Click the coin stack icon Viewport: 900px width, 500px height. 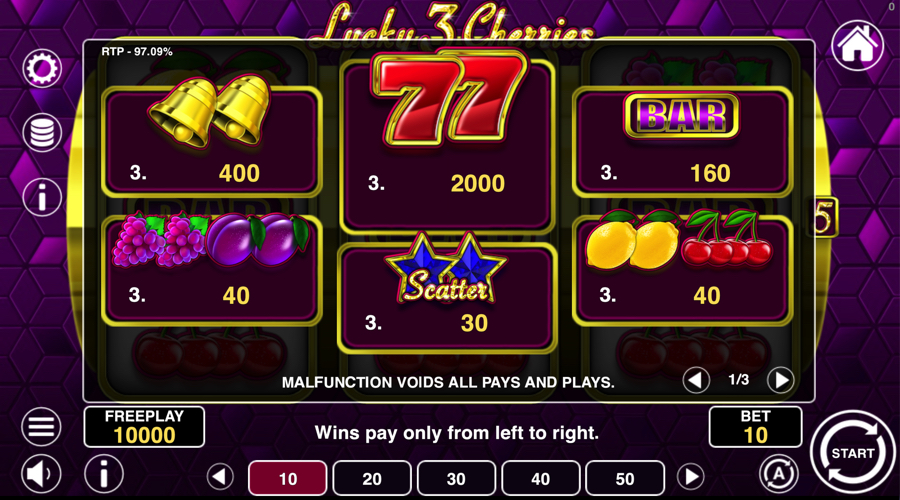point(42,133)
